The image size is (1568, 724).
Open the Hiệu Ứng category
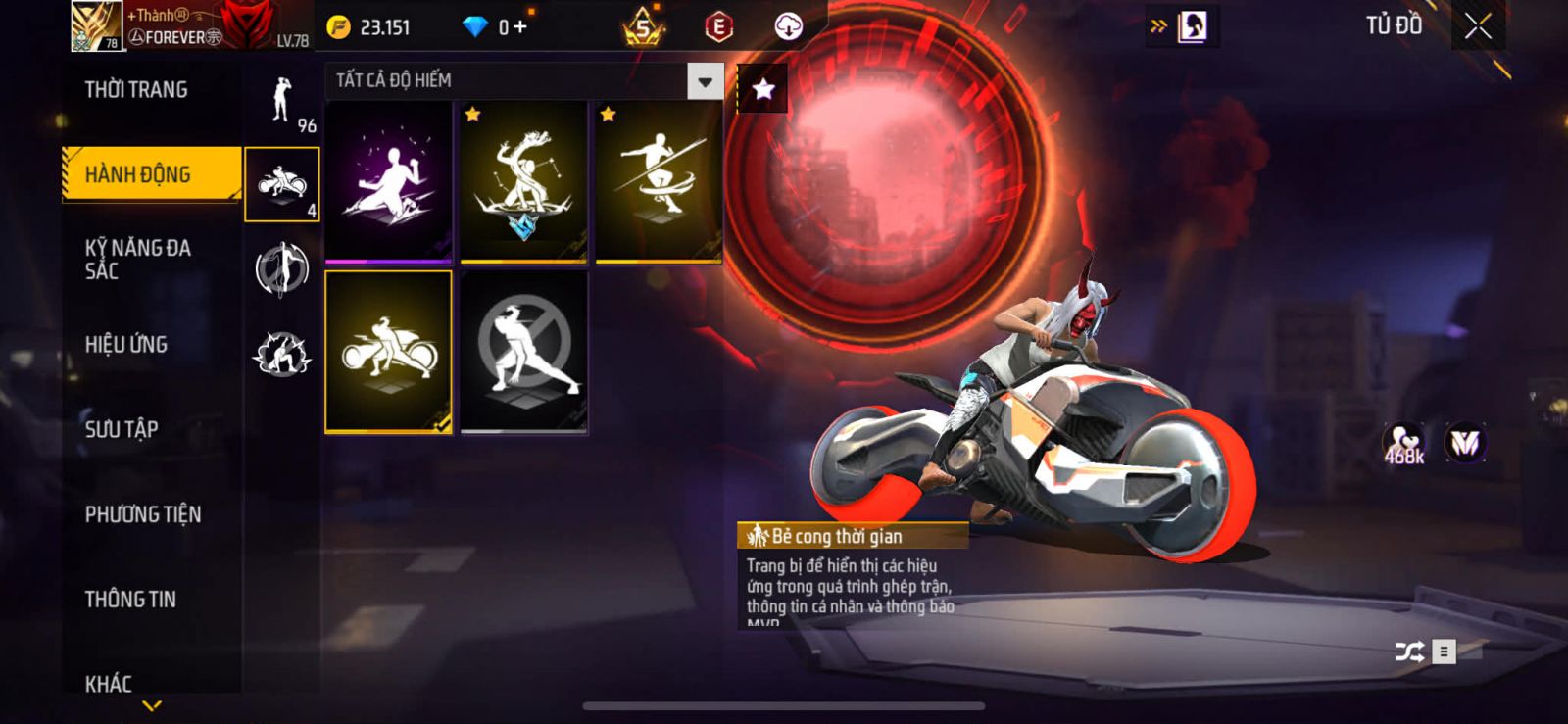click(126, 344)
